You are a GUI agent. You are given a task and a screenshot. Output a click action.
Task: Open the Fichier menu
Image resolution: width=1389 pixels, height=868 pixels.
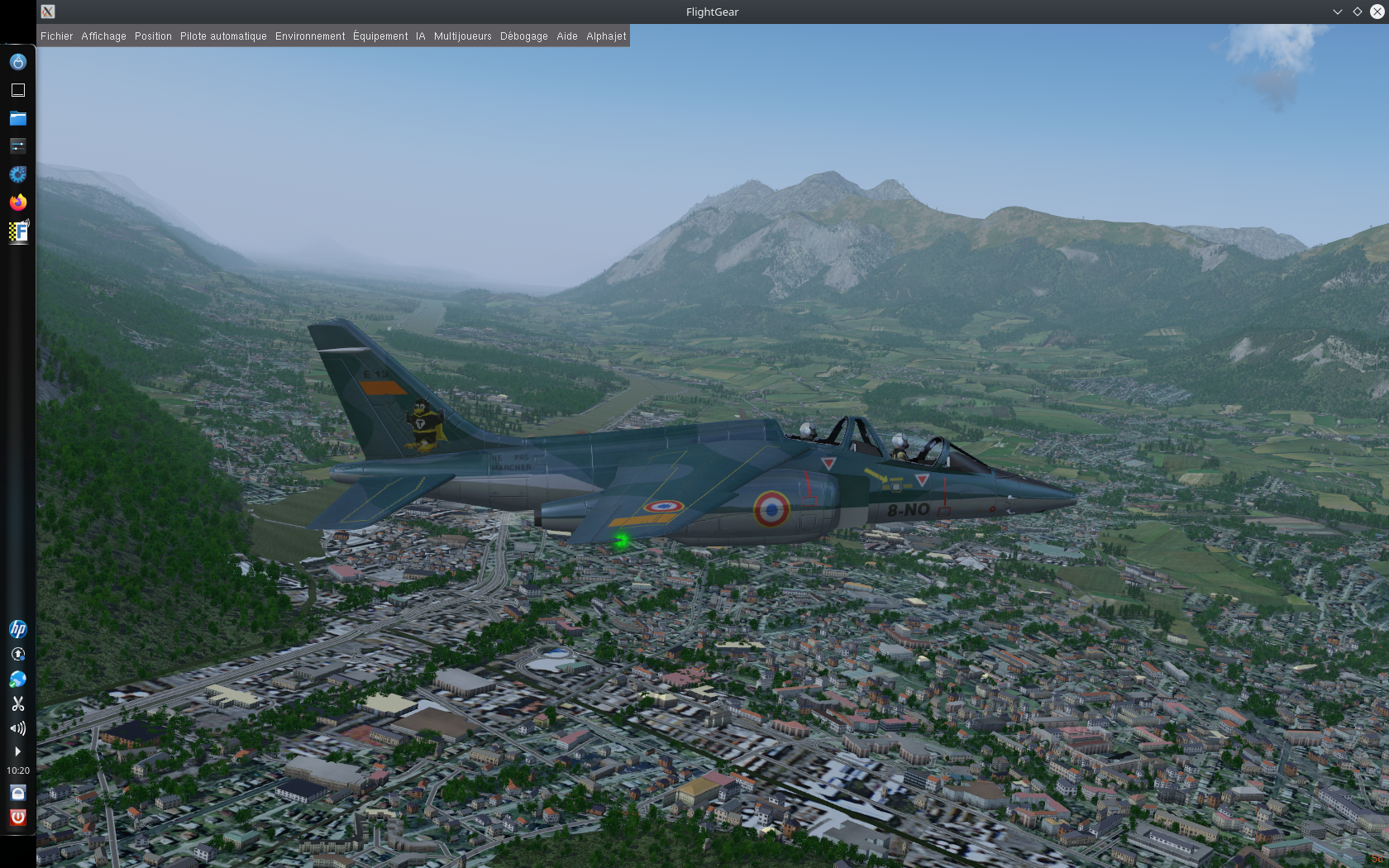click(56, 36)
